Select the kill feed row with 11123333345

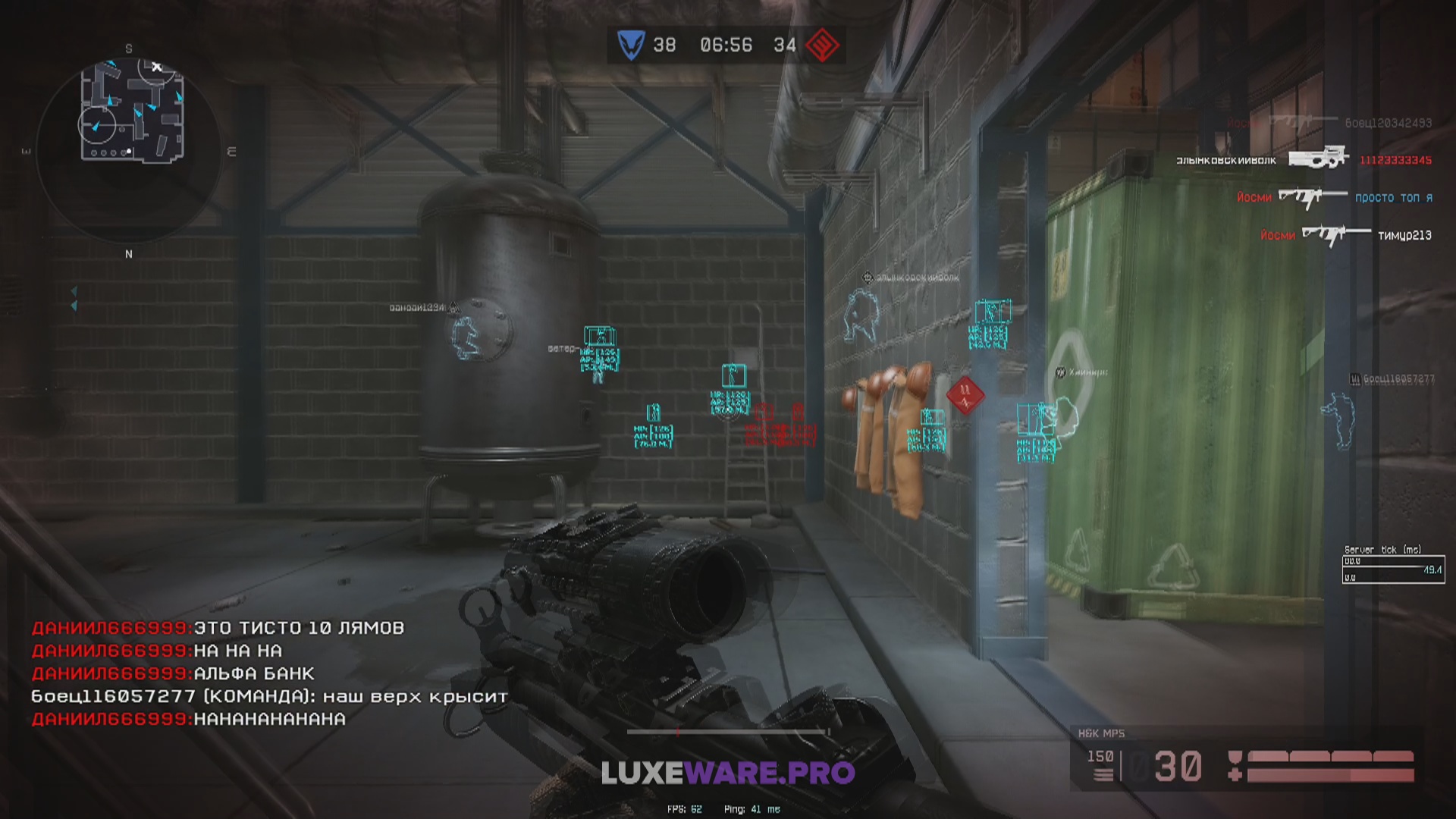click(1304, 159)
